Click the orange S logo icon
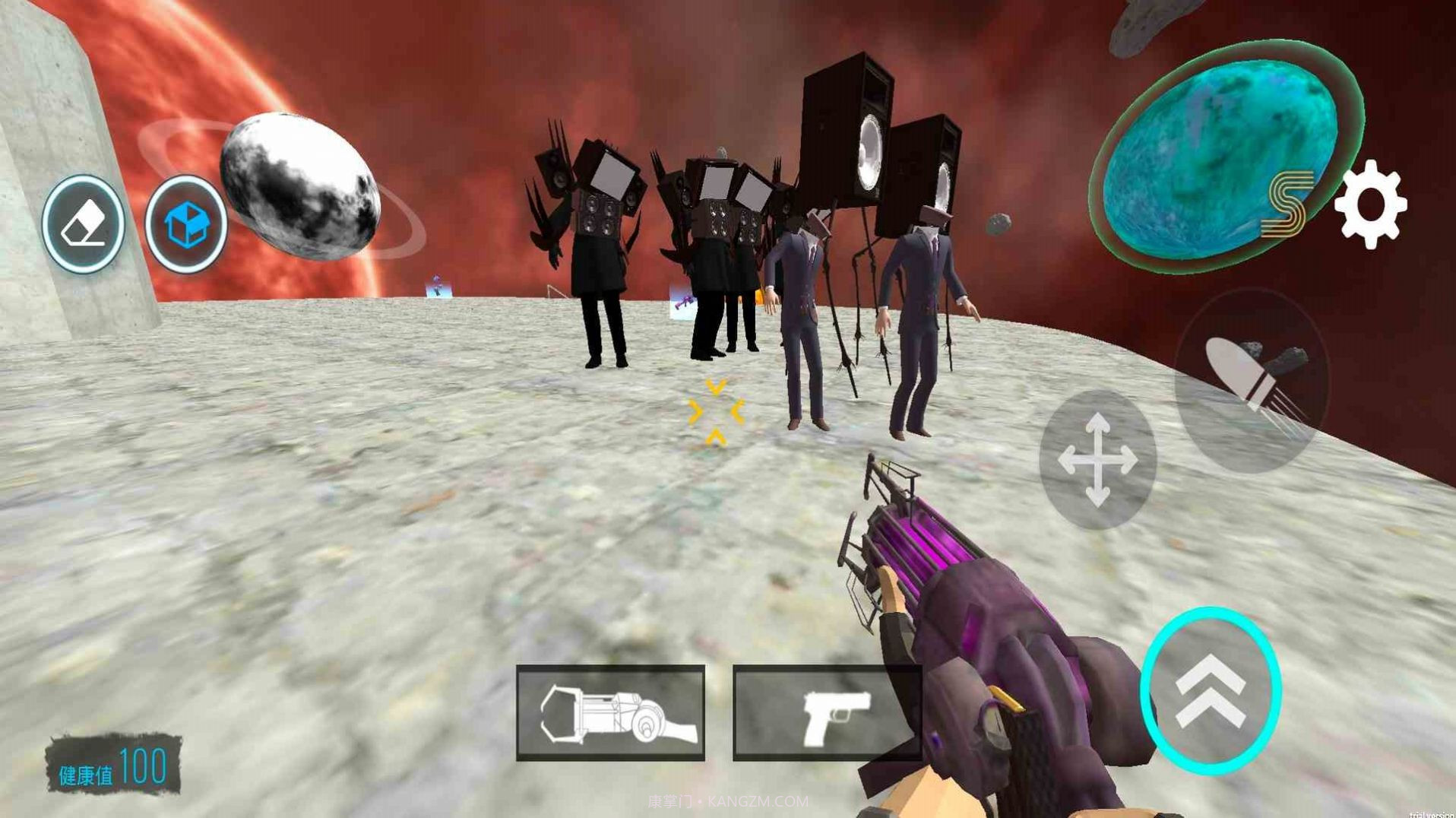The height and width of the screenshot is (818, 1456). (1287, 202)
